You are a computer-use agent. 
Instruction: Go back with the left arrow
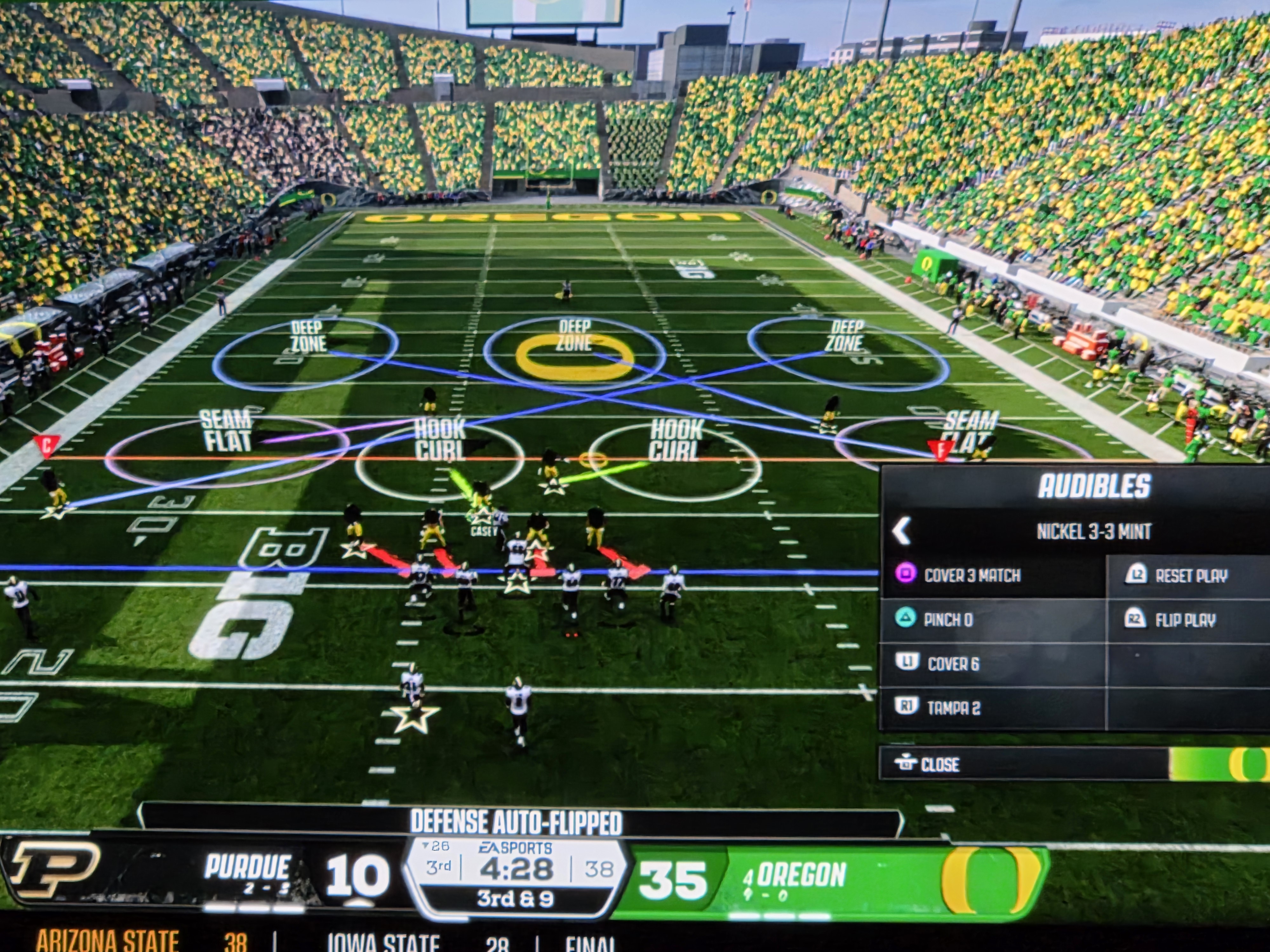902,531
